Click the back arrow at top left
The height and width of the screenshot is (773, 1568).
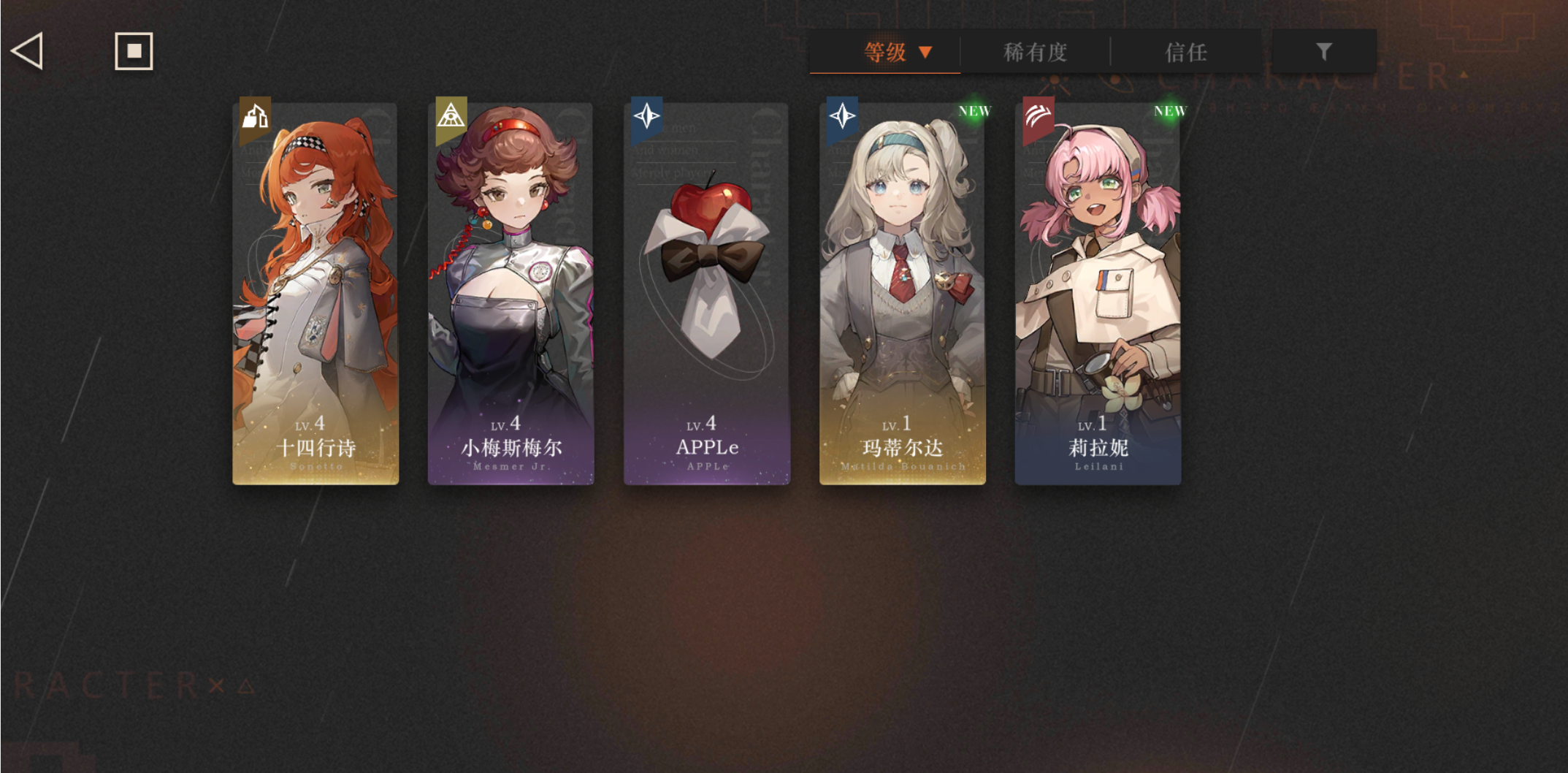click(x=26, y=52)
